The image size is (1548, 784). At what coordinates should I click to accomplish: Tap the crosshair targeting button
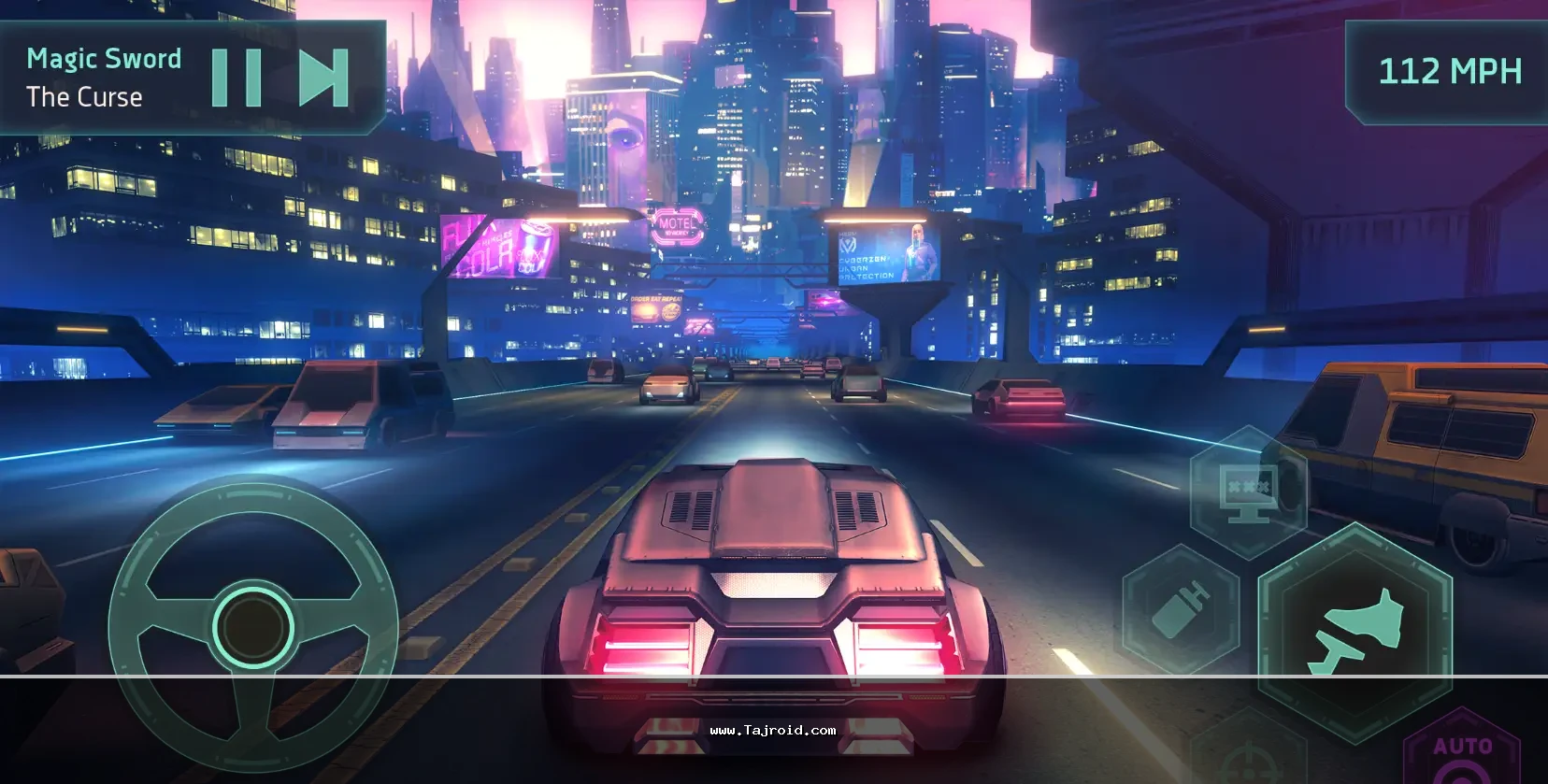[x=1249, y=757]
